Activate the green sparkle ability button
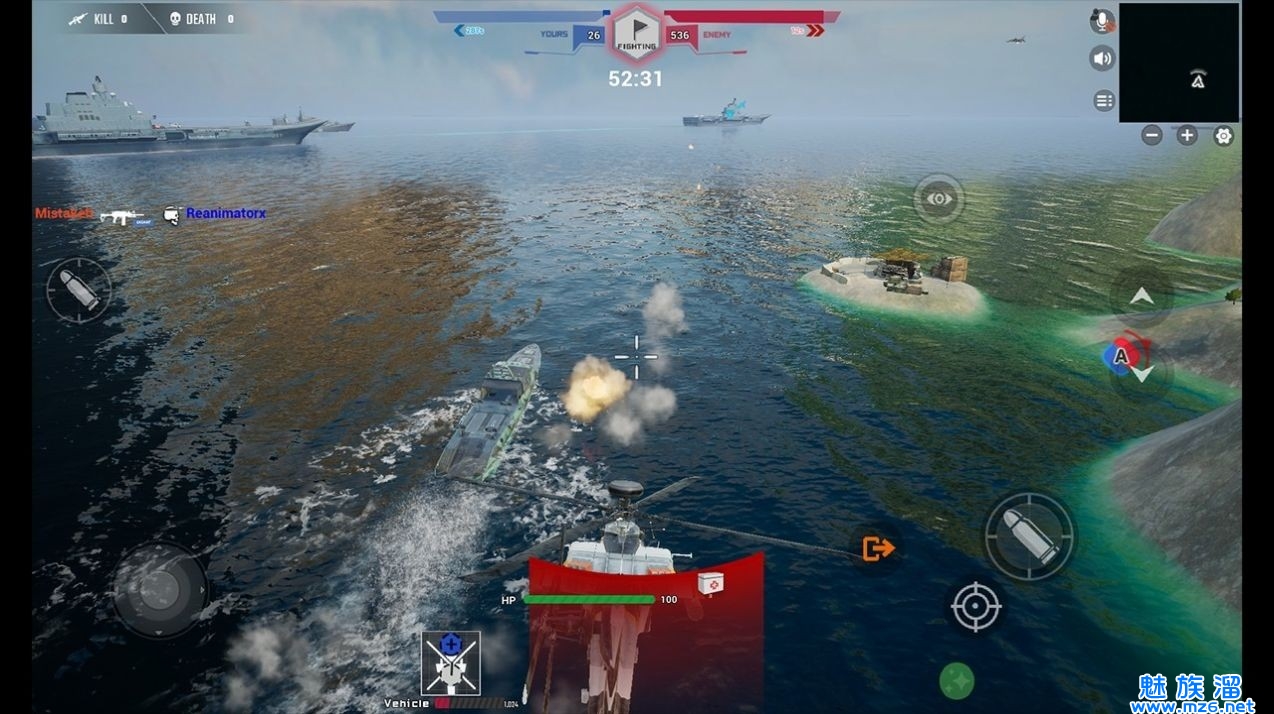This screenshot has height=714, width=1274. coord(957,682)
